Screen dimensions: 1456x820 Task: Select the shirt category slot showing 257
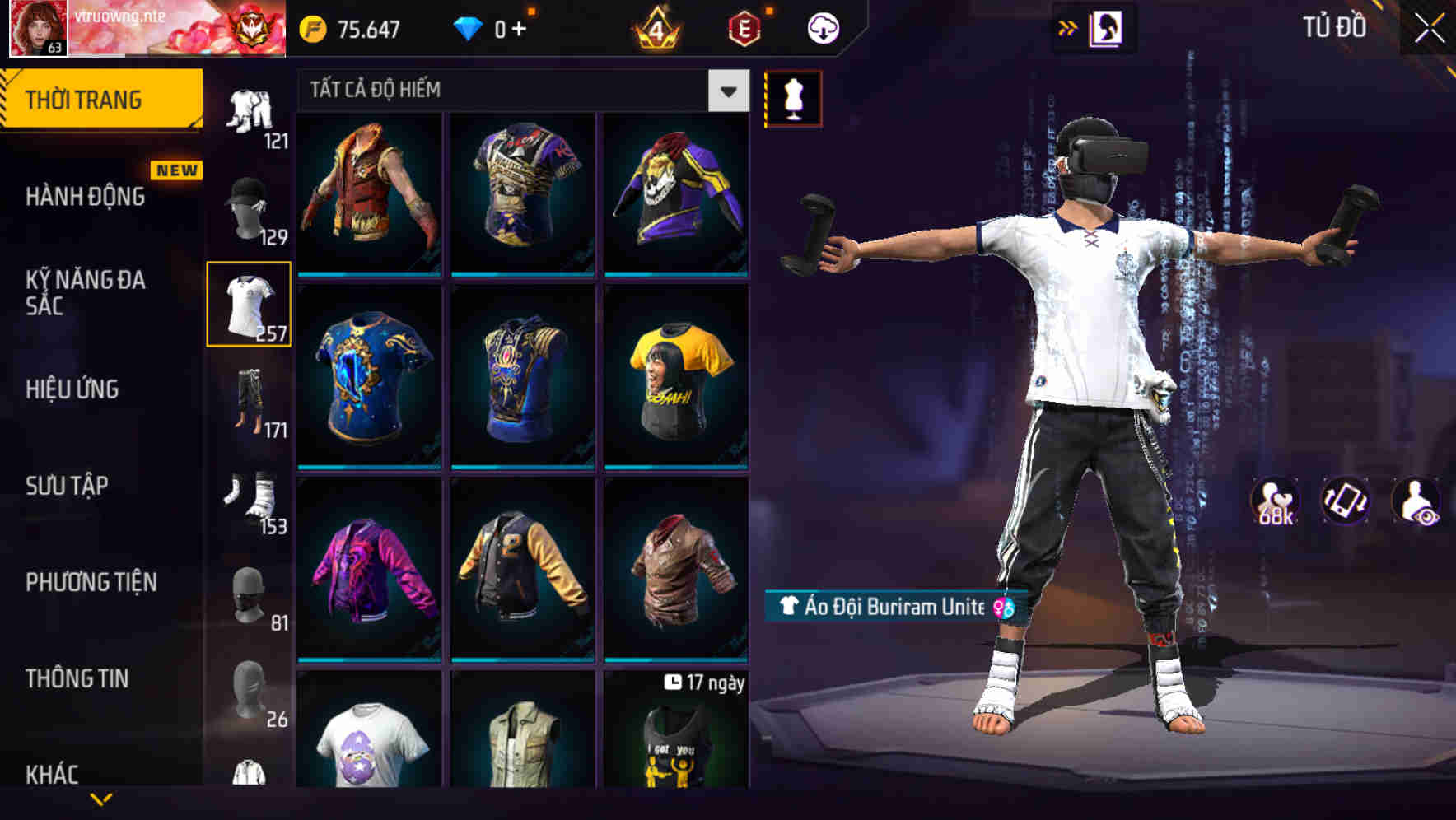[250, 303]
